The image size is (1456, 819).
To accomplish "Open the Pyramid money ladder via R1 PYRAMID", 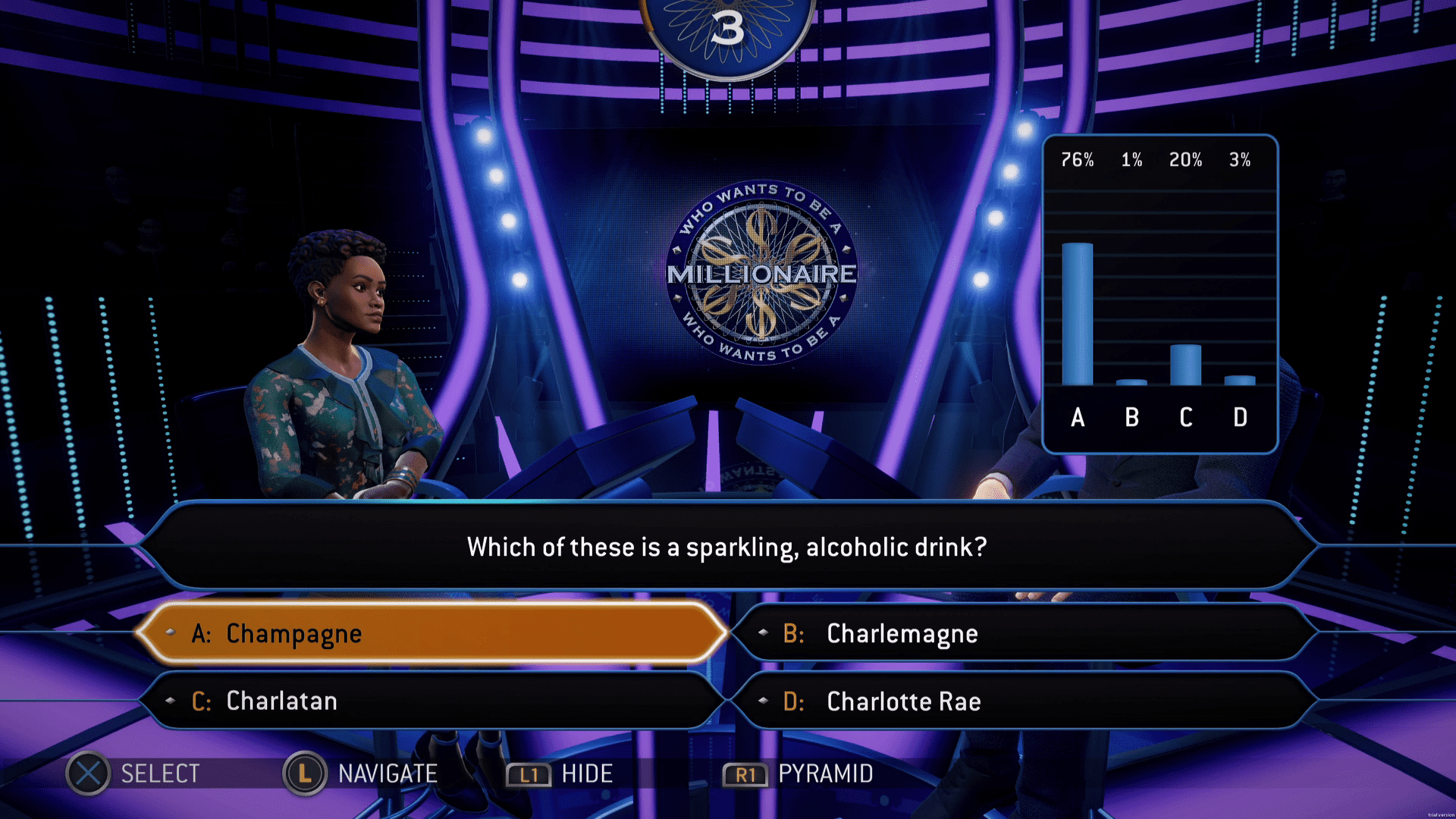I will click(x=824, y=774).
